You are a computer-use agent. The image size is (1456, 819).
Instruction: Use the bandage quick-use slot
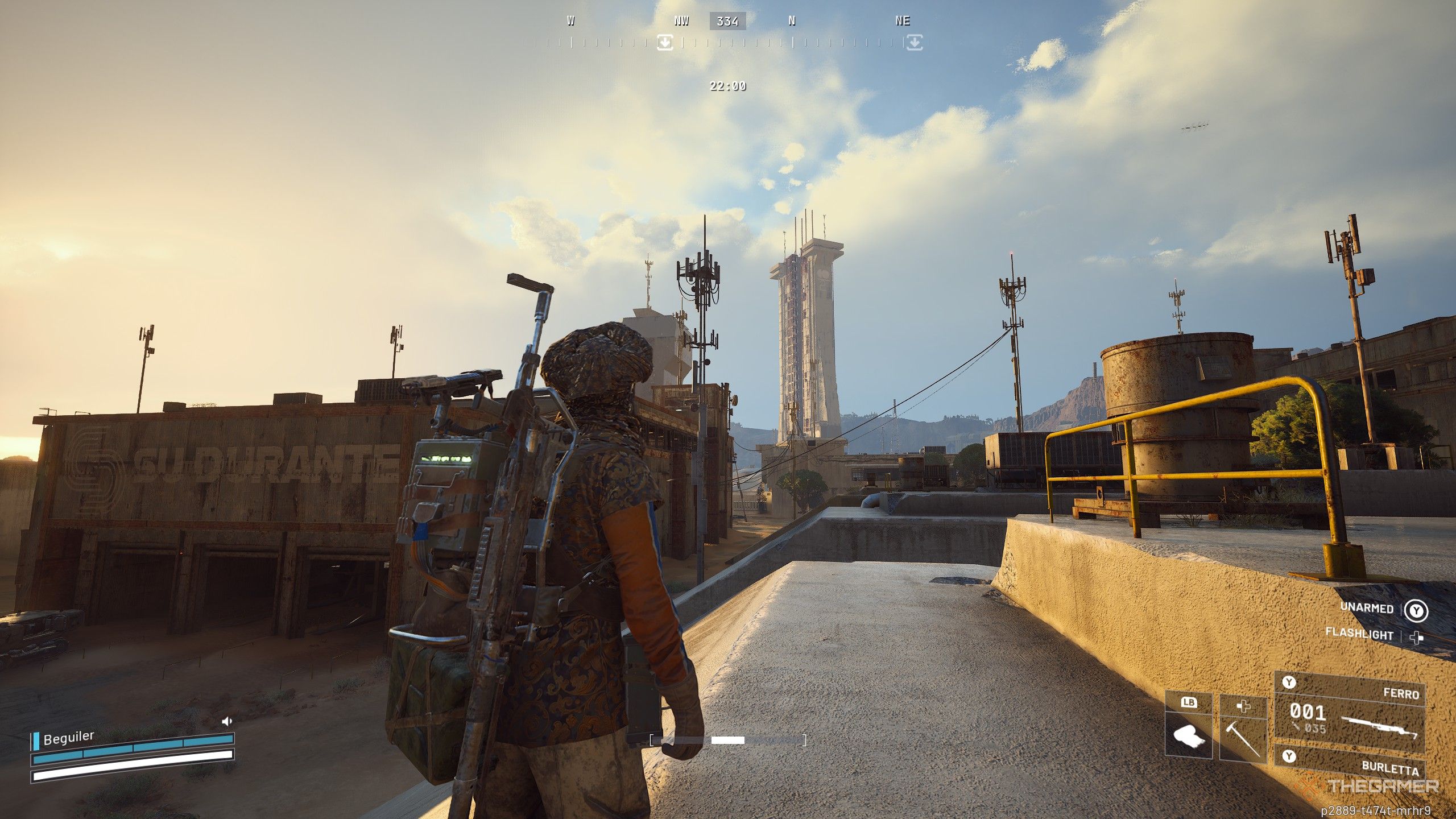[1189, 734]
